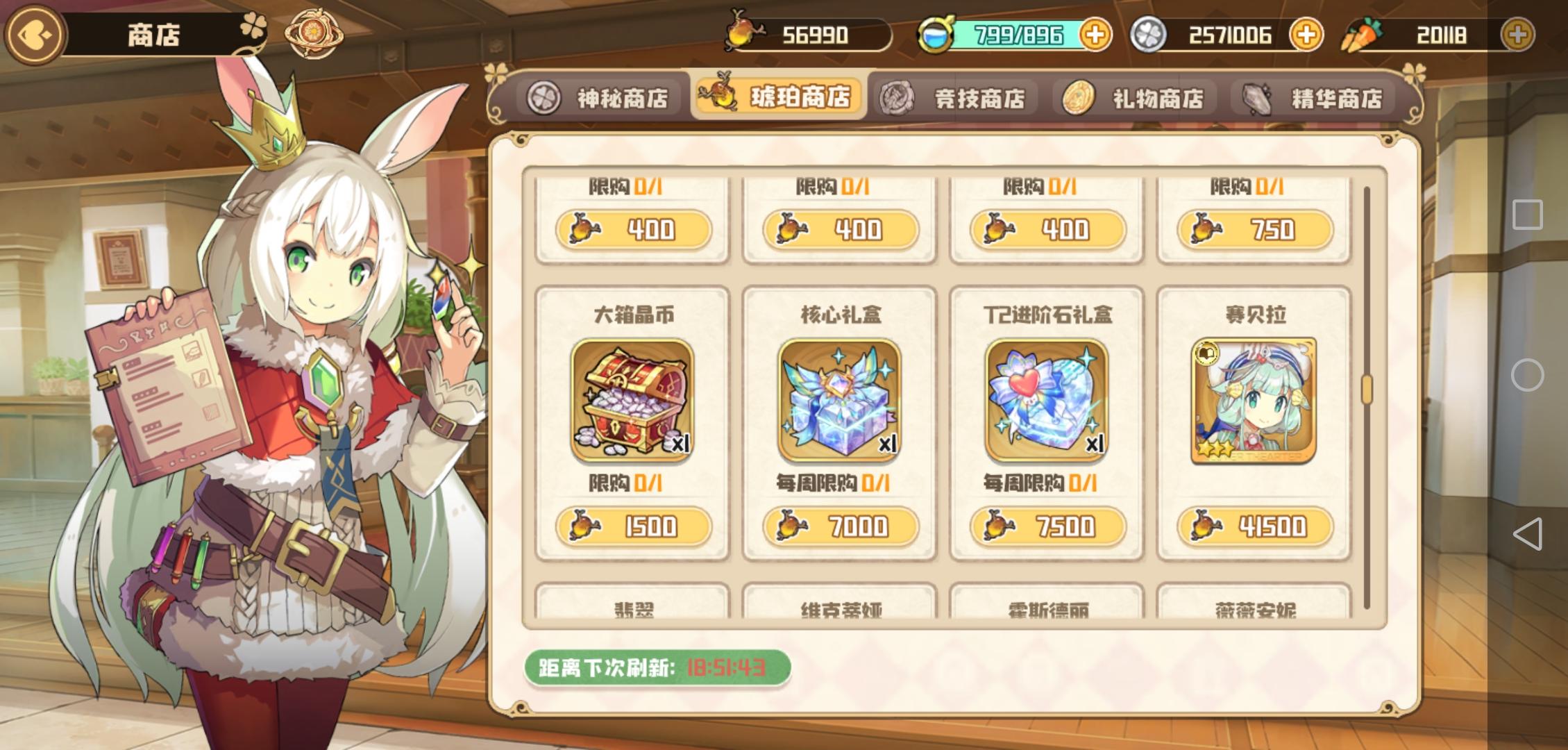Viewport: 1568px width, 750px height.
Task: Click the clover decoration next to shop title
Action: [x=252, y=28]
